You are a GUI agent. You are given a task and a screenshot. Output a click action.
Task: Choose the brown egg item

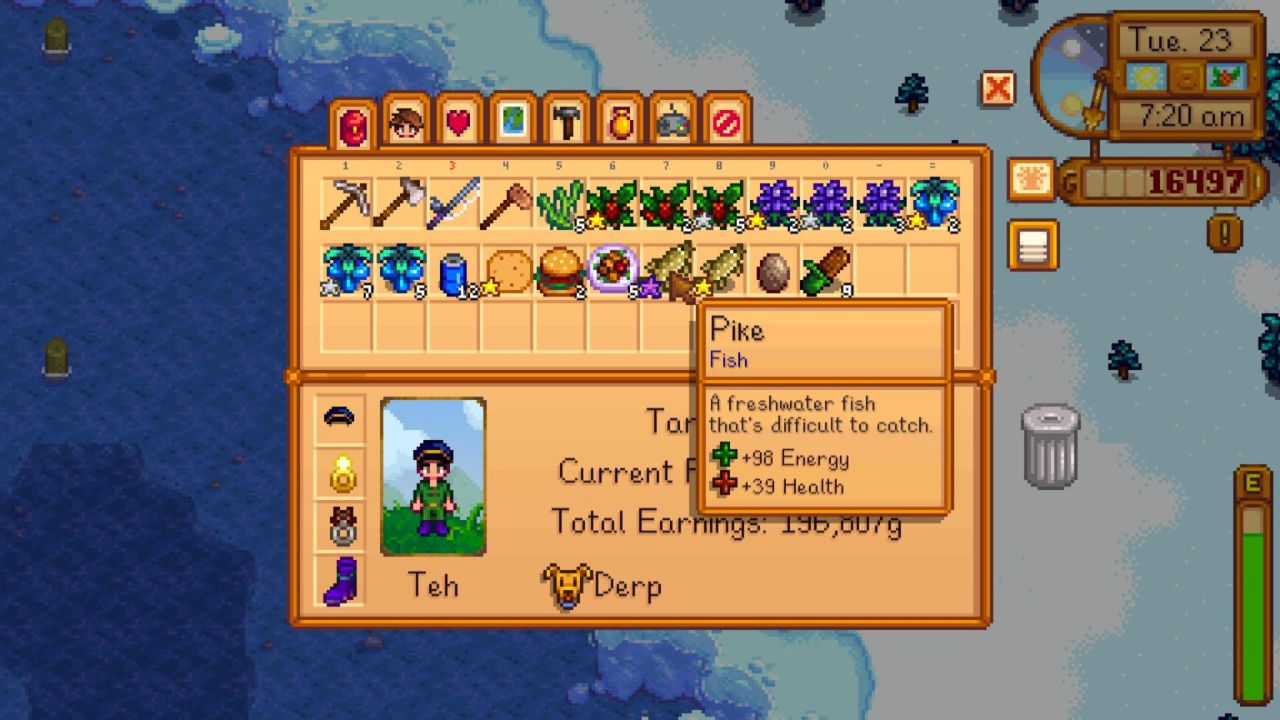click(x=772, y=272)
